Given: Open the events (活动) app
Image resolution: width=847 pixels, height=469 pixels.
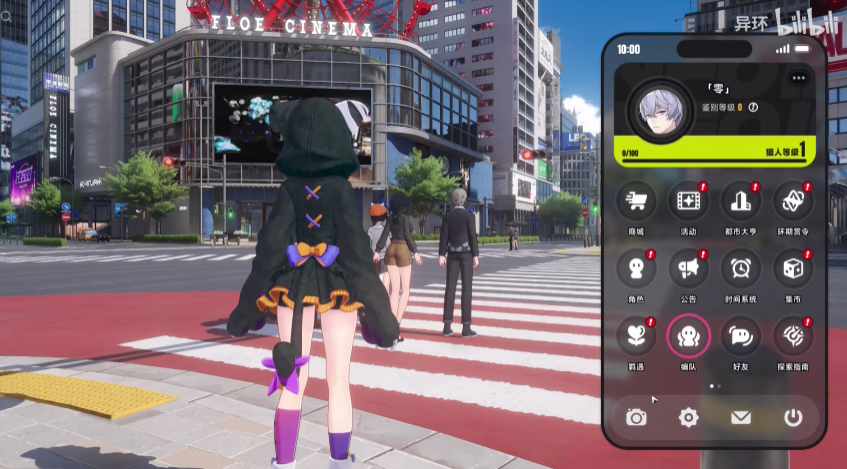Looking at the screenshot, I should tap(688, 201).
